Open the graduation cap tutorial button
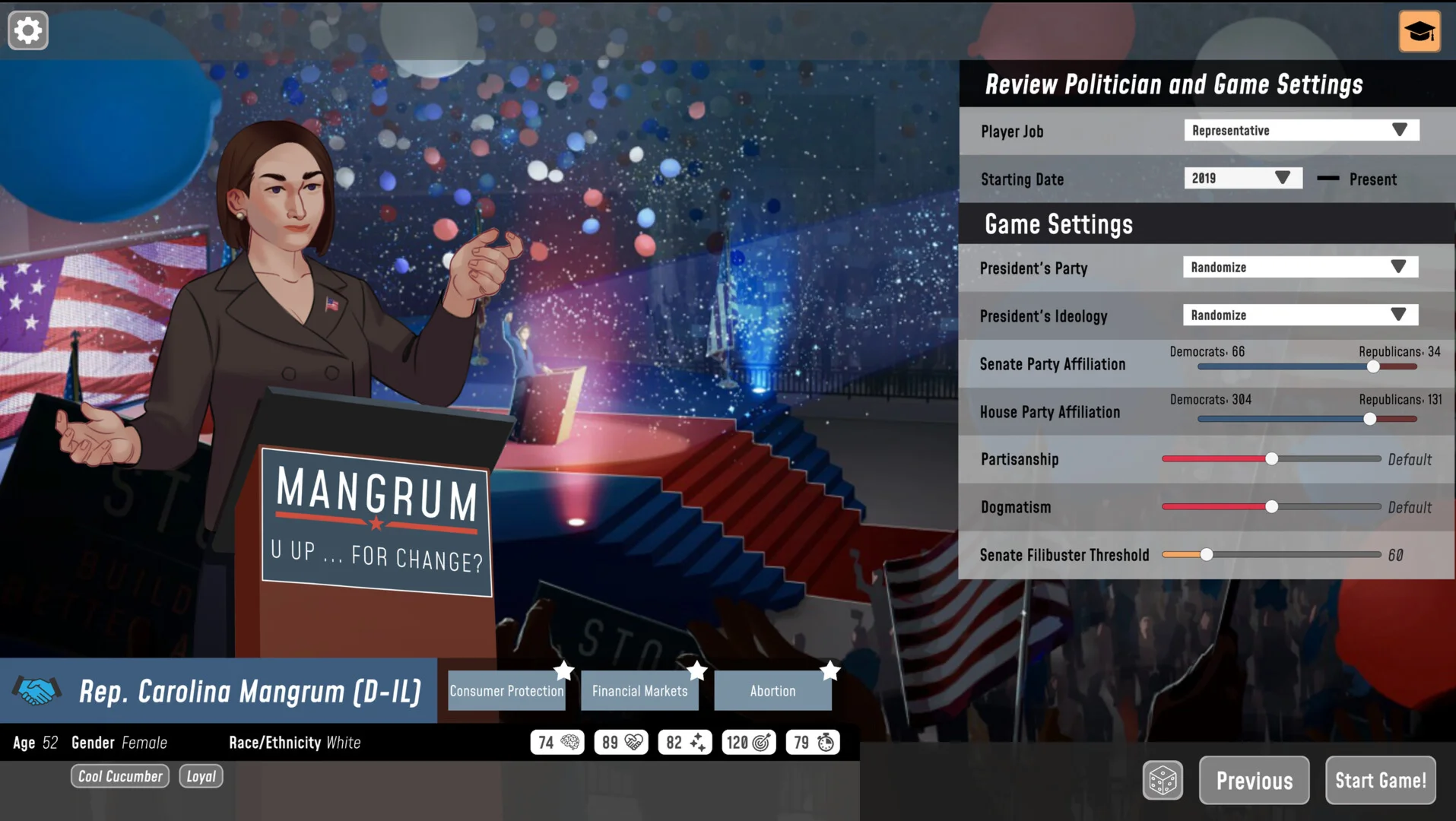Viewport: 1456px width, 821px height. [x=1419, y=31]
